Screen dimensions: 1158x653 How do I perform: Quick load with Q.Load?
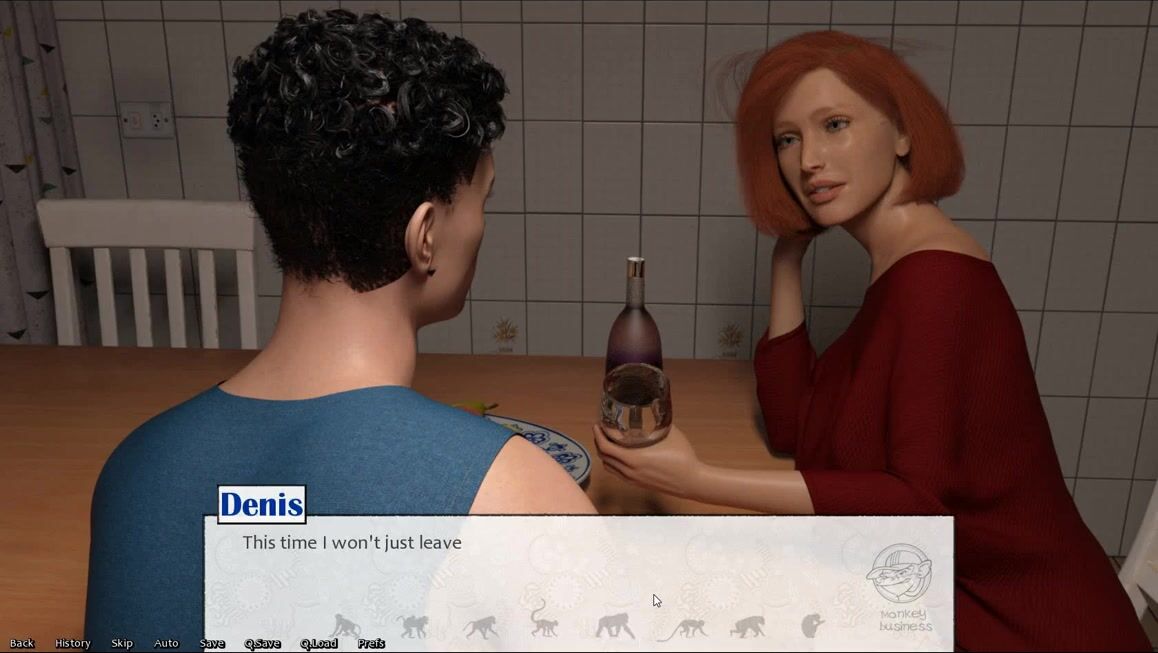318,643
